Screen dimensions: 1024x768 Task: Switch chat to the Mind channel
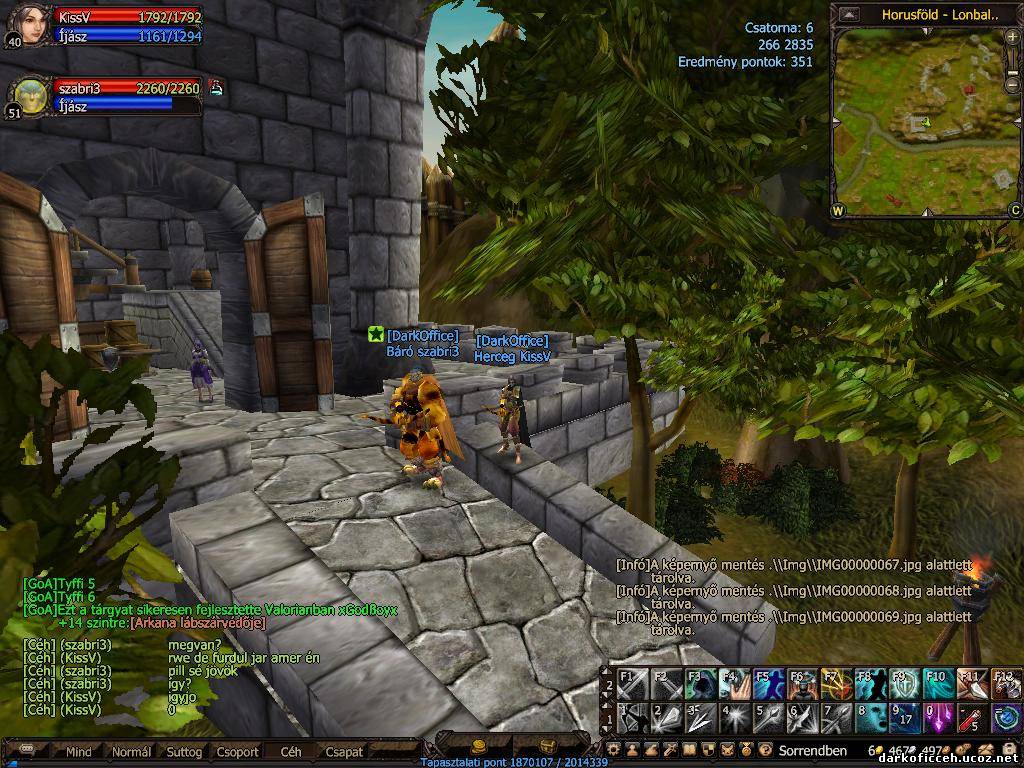tap(78, 751)
